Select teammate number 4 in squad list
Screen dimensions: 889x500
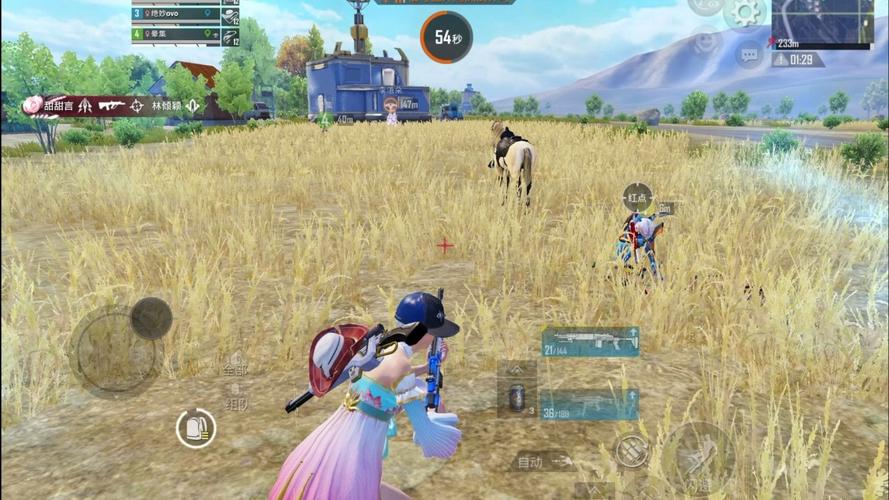(x=176, y=35)
